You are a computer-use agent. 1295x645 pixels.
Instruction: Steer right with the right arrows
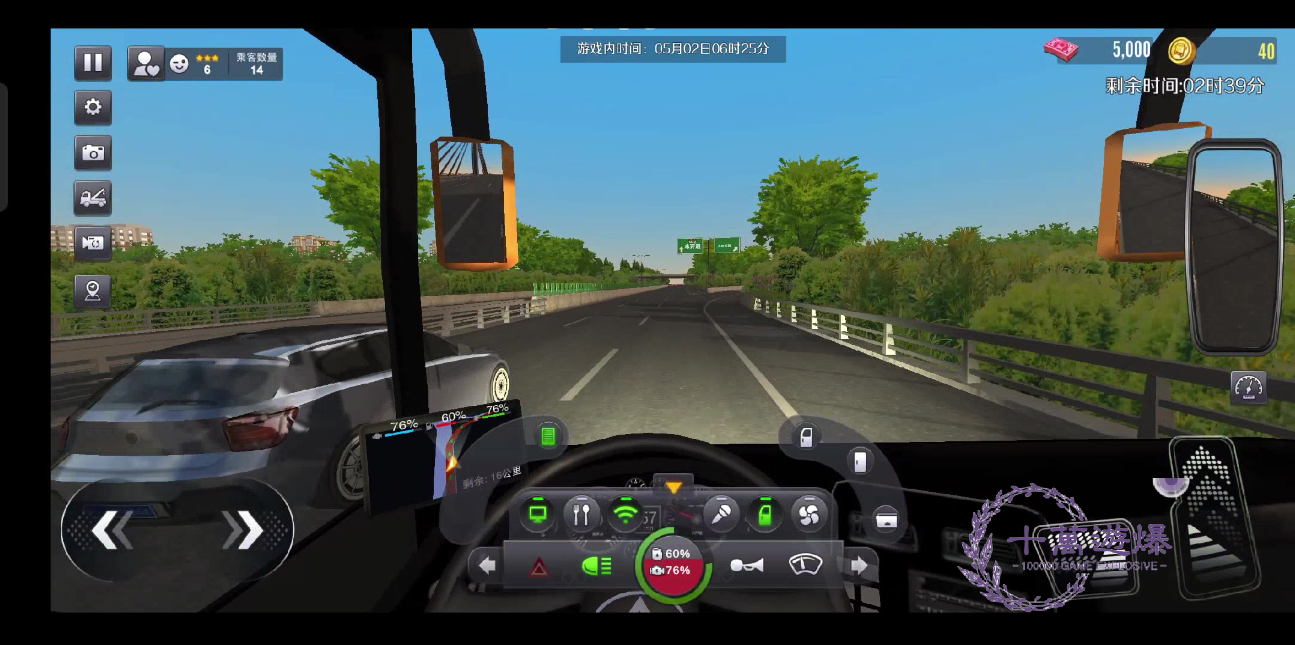click(x=243, y=530)
